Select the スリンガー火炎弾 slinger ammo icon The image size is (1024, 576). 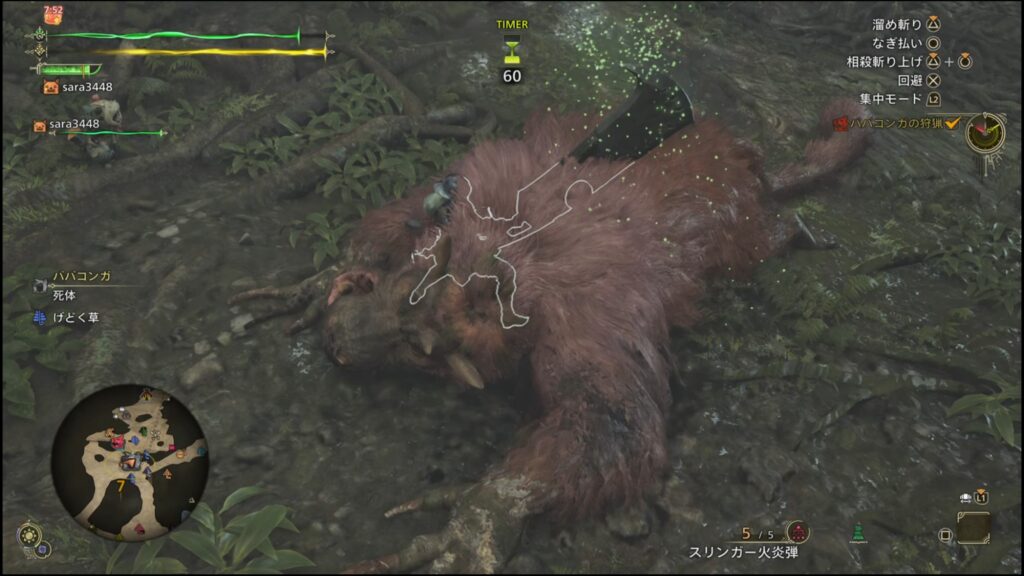(x=797, y=532)
